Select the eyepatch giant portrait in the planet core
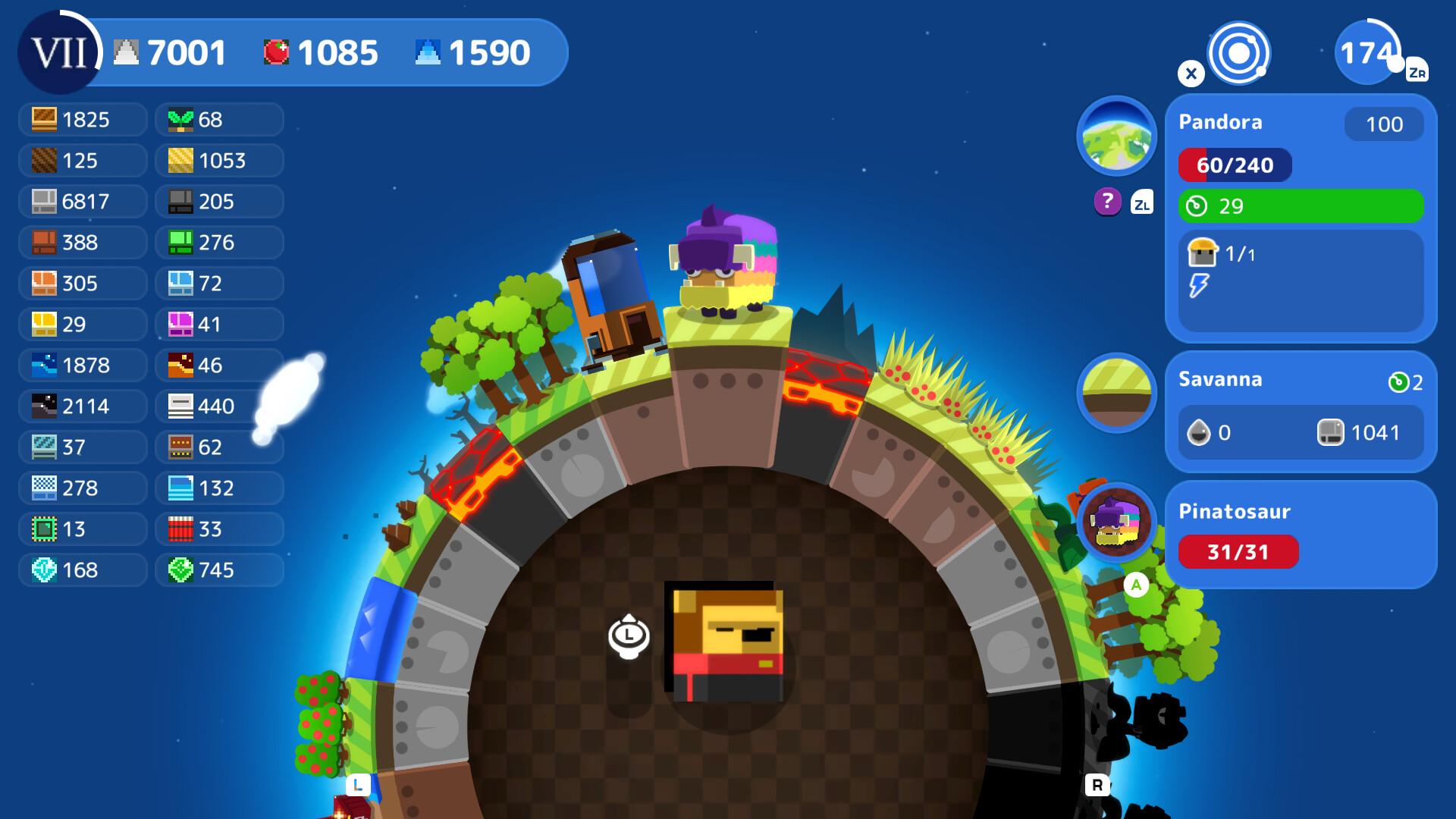Image resolution: width=1456 pixels, height=819 pixels. coord(725,642)
